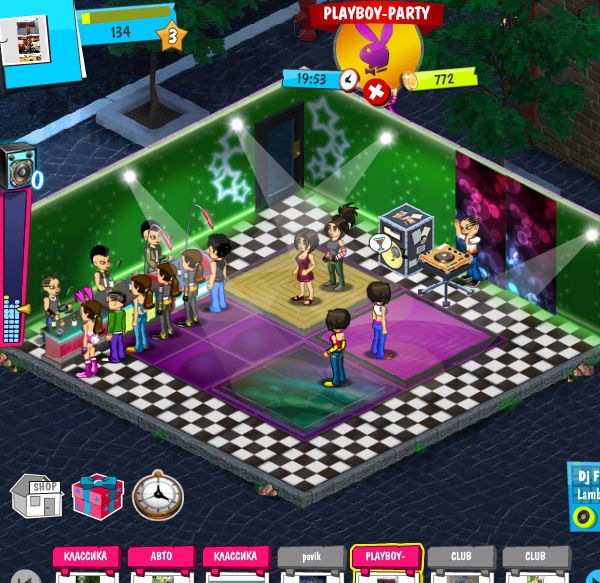Screen dimensions: 600x583
Task: Open the Shop building icon
Action: coord(36,494)
